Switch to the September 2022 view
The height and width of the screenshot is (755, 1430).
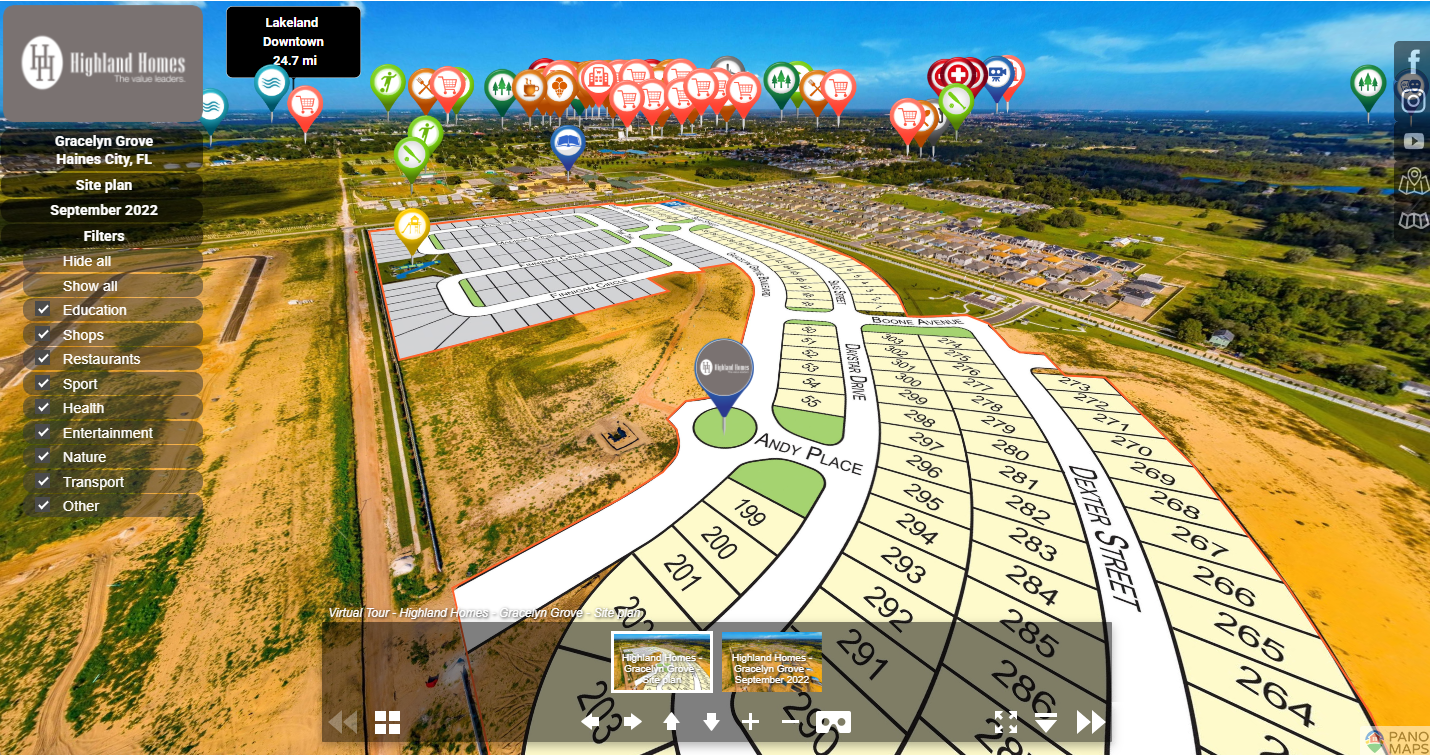103,210
